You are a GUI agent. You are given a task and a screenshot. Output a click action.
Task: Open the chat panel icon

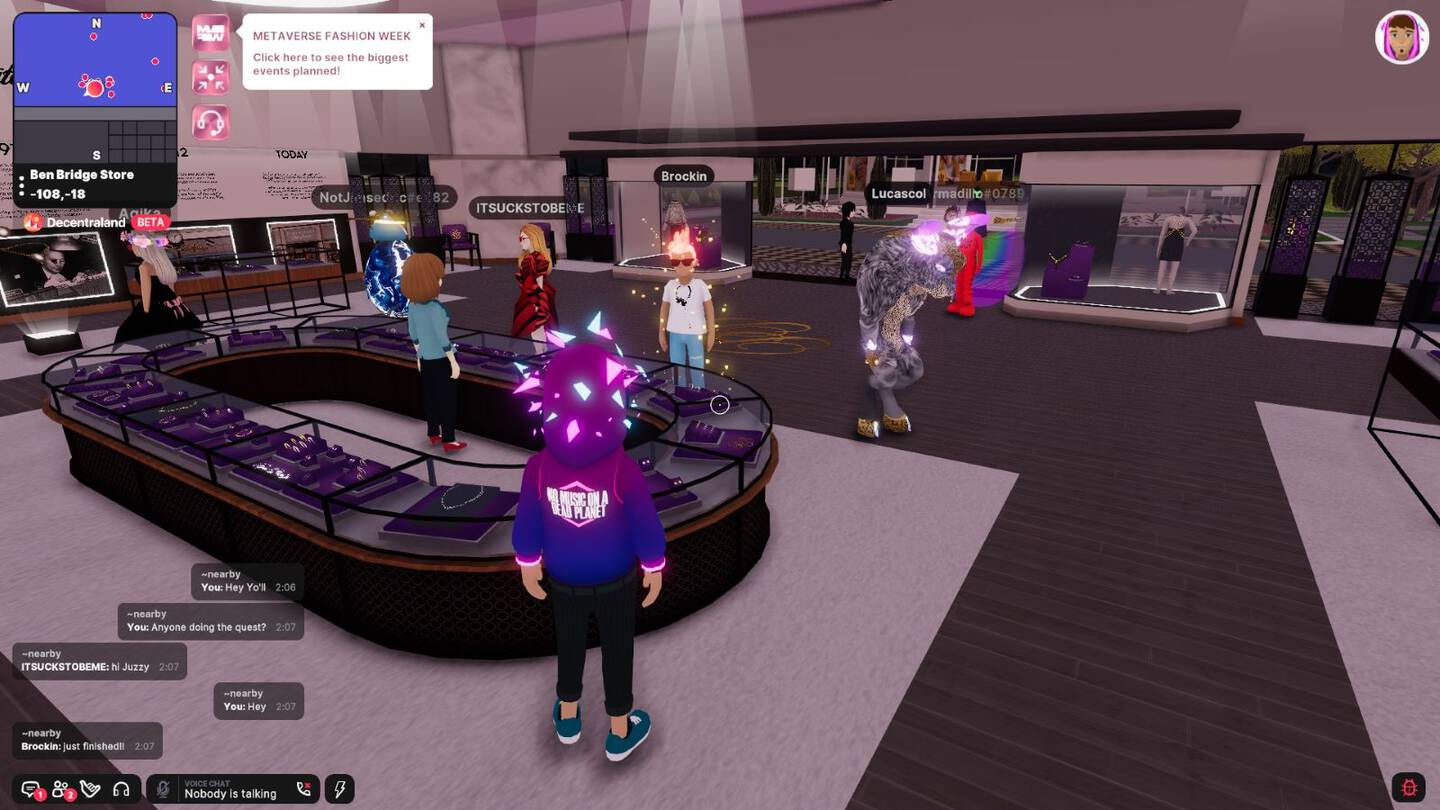pyautogui.click(x=30, y=789)
